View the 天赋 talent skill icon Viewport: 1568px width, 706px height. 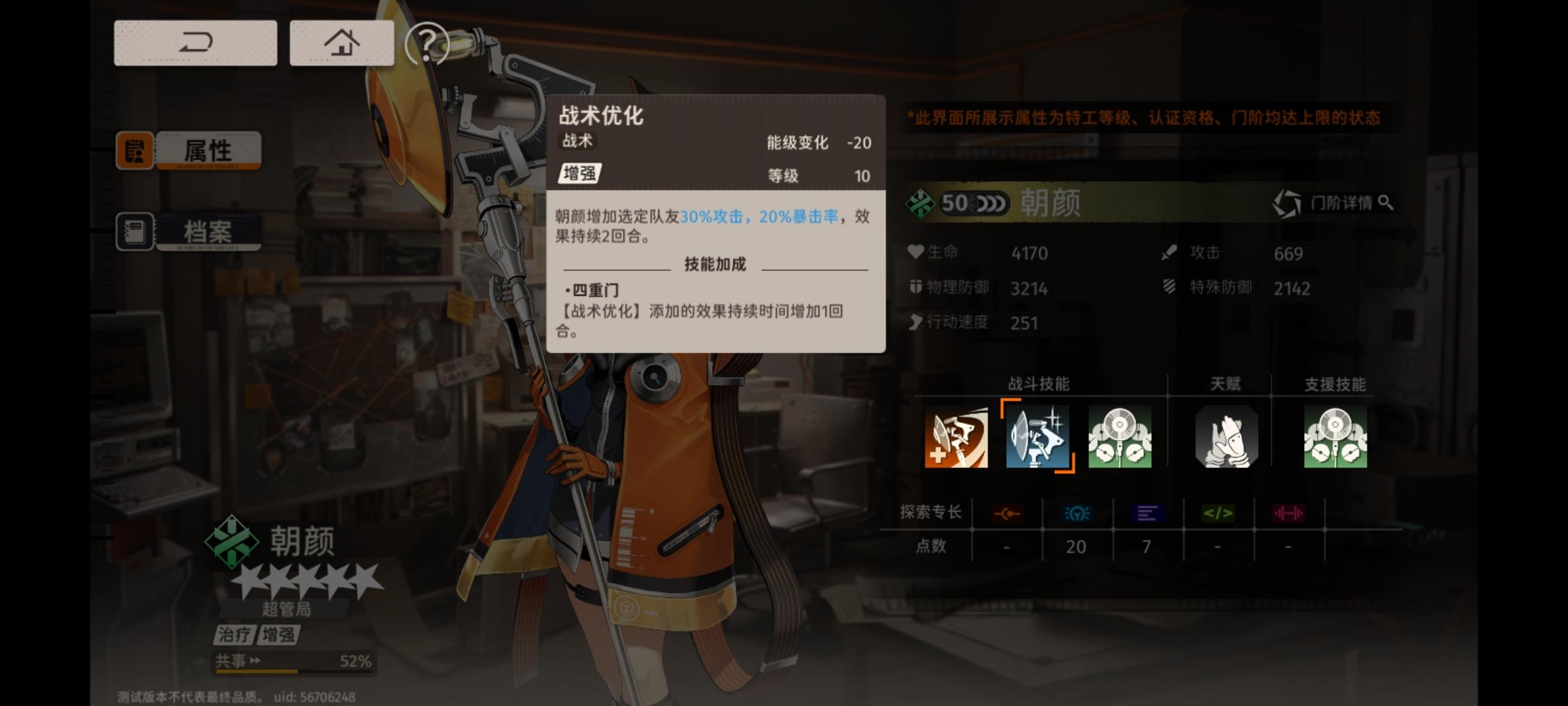(1224, 437)
